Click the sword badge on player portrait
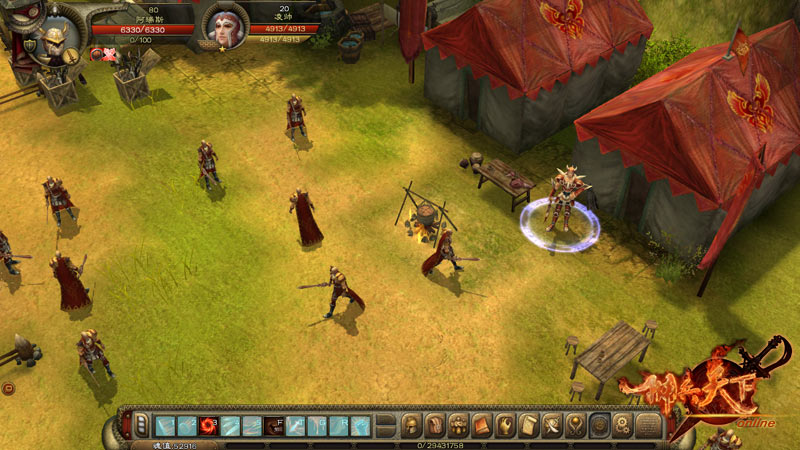Screen dimensions: 800x450 click(73, 58)
